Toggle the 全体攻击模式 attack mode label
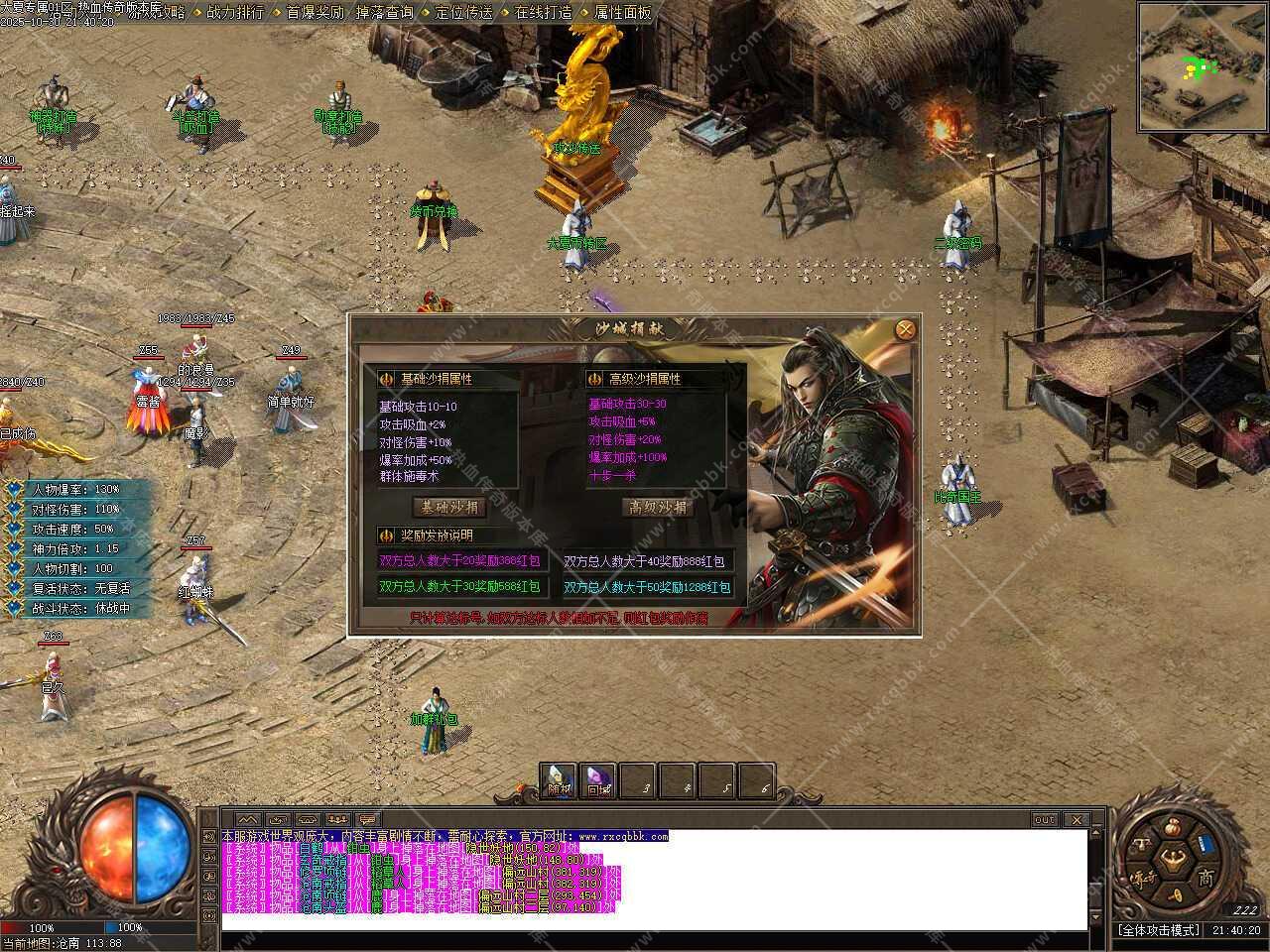 pyautogui.click(x=1159, y=930)
